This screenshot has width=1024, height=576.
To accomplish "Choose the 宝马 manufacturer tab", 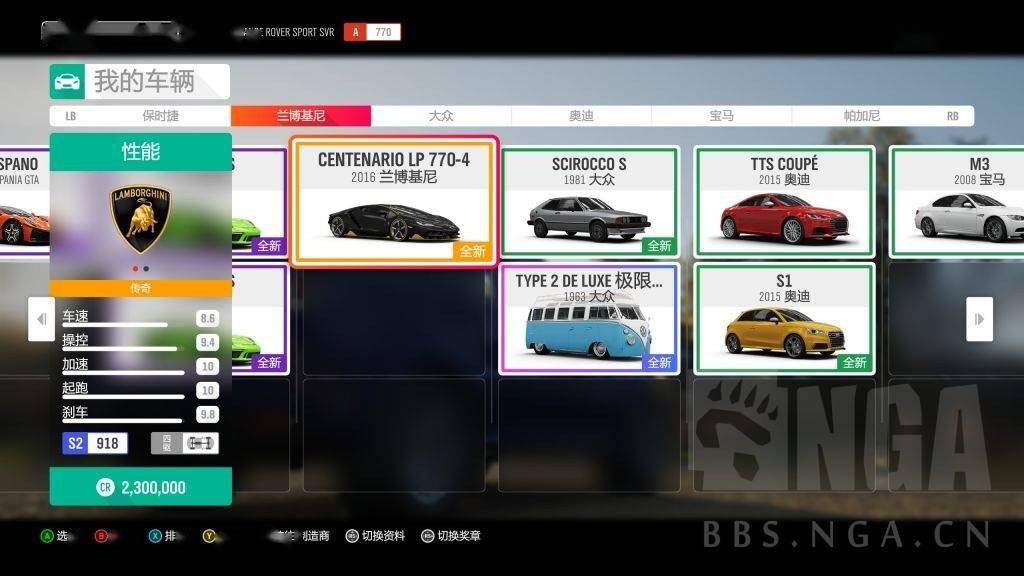I will coord(721,116).
